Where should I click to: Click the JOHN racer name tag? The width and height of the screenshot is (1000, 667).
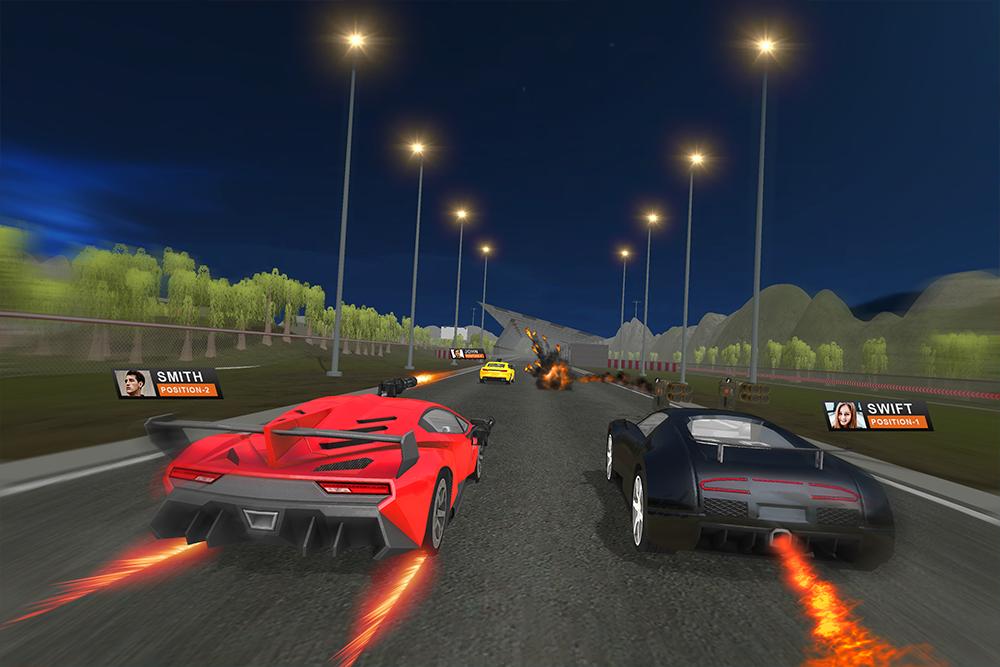point(466,353)
